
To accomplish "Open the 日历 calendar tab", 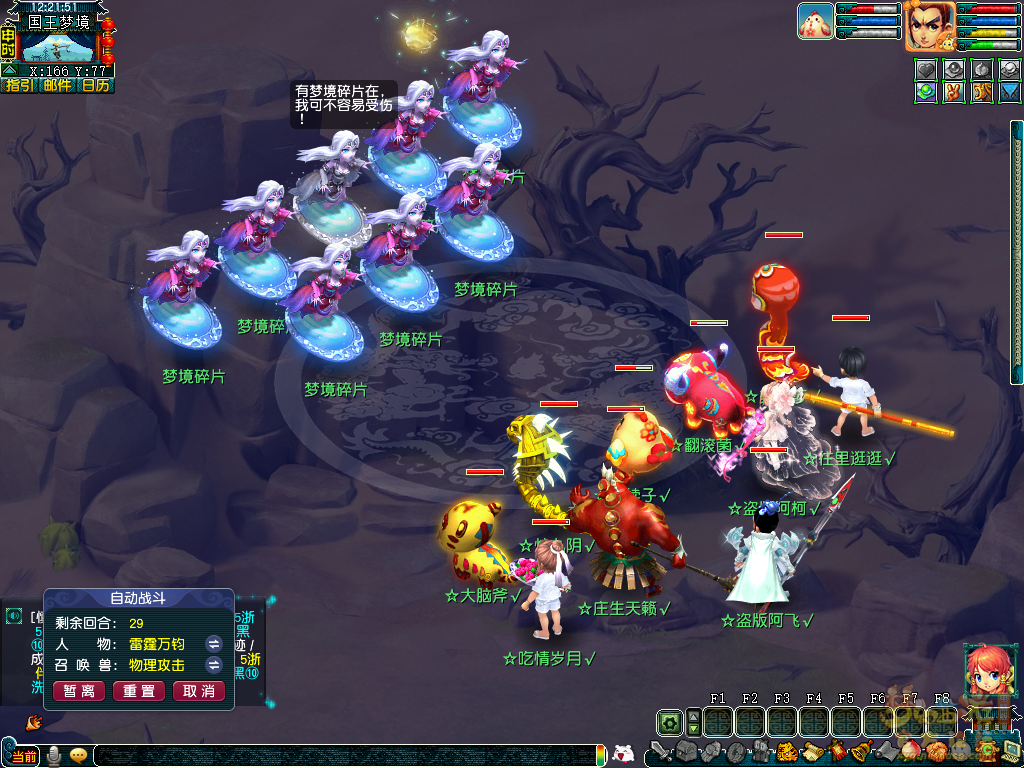I will point(96,86).
